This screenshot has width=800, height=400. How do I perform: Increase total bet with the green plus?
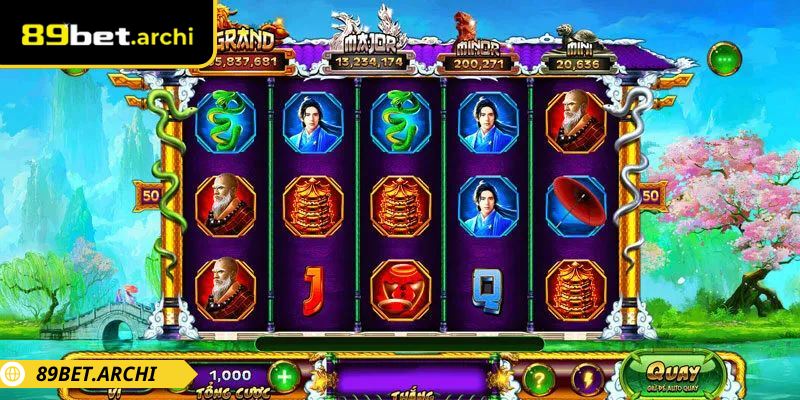coord(284,378)
